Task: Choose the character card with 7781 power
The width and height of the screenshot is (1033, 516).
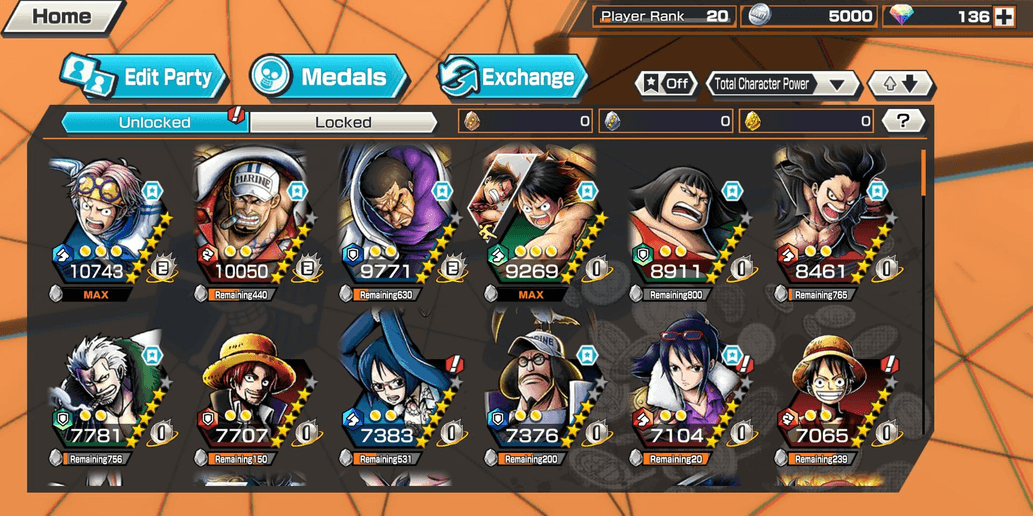Action: [106, 390]
